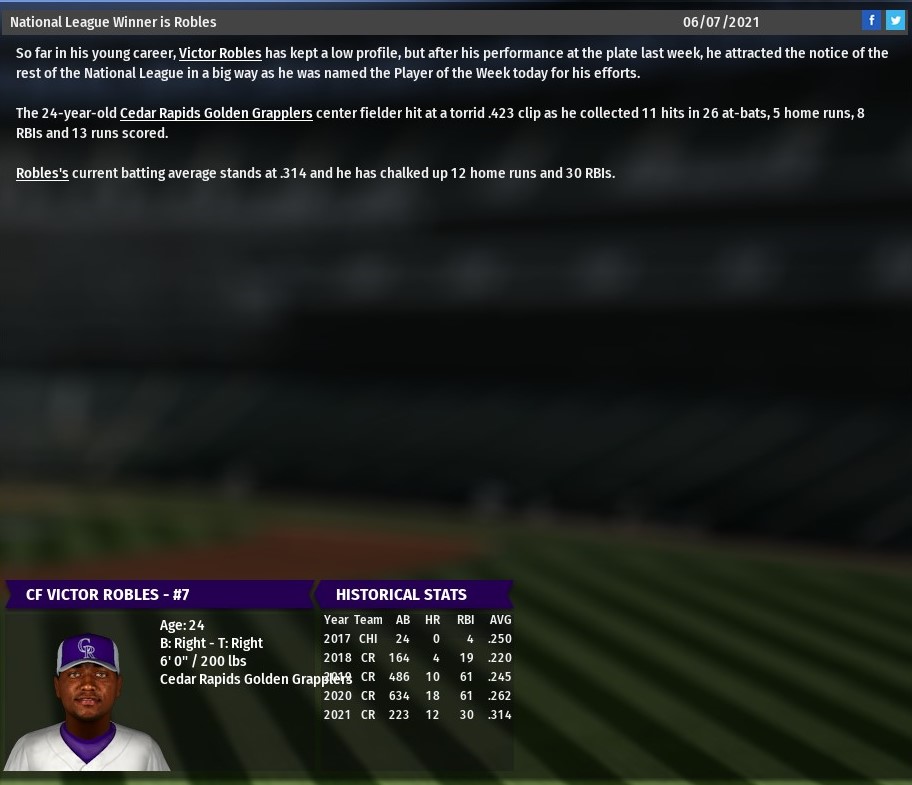
Task: Share the article on Facebook
Action: tap(871, 21)
